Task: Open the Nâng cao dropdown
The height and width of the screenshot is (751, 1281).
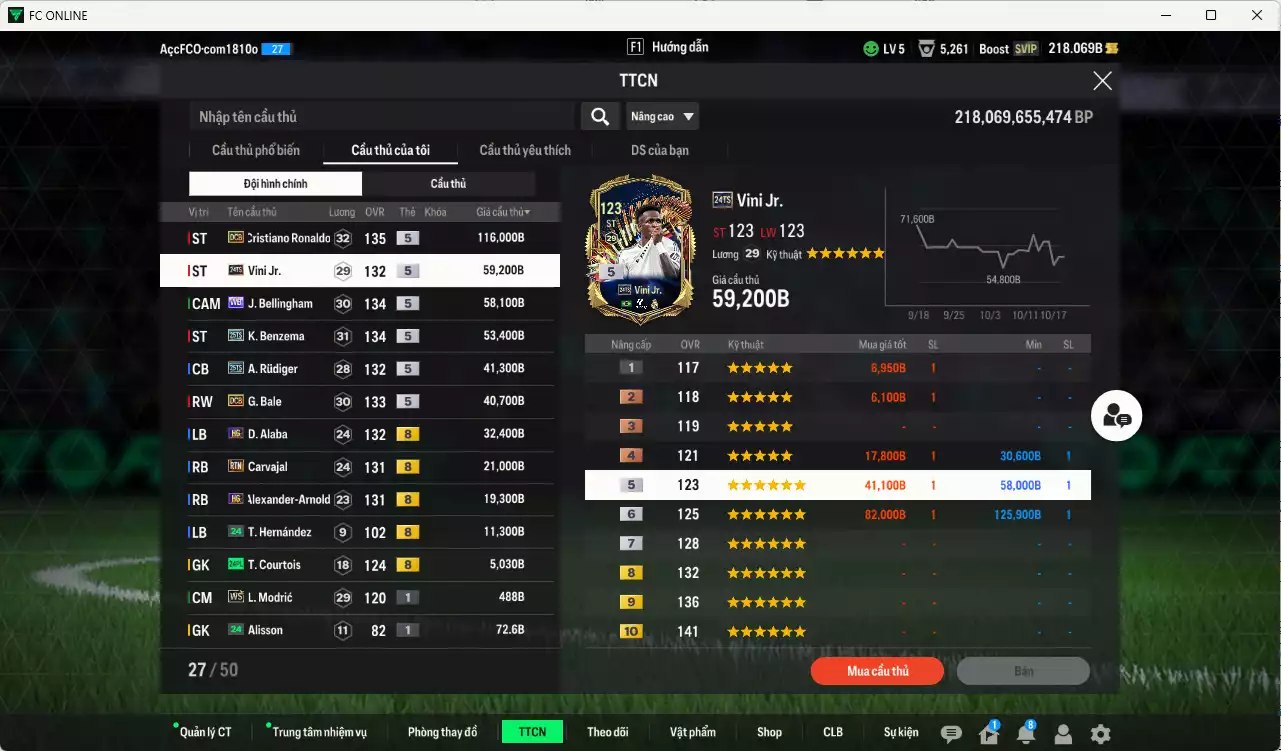Action: point(662,117)
